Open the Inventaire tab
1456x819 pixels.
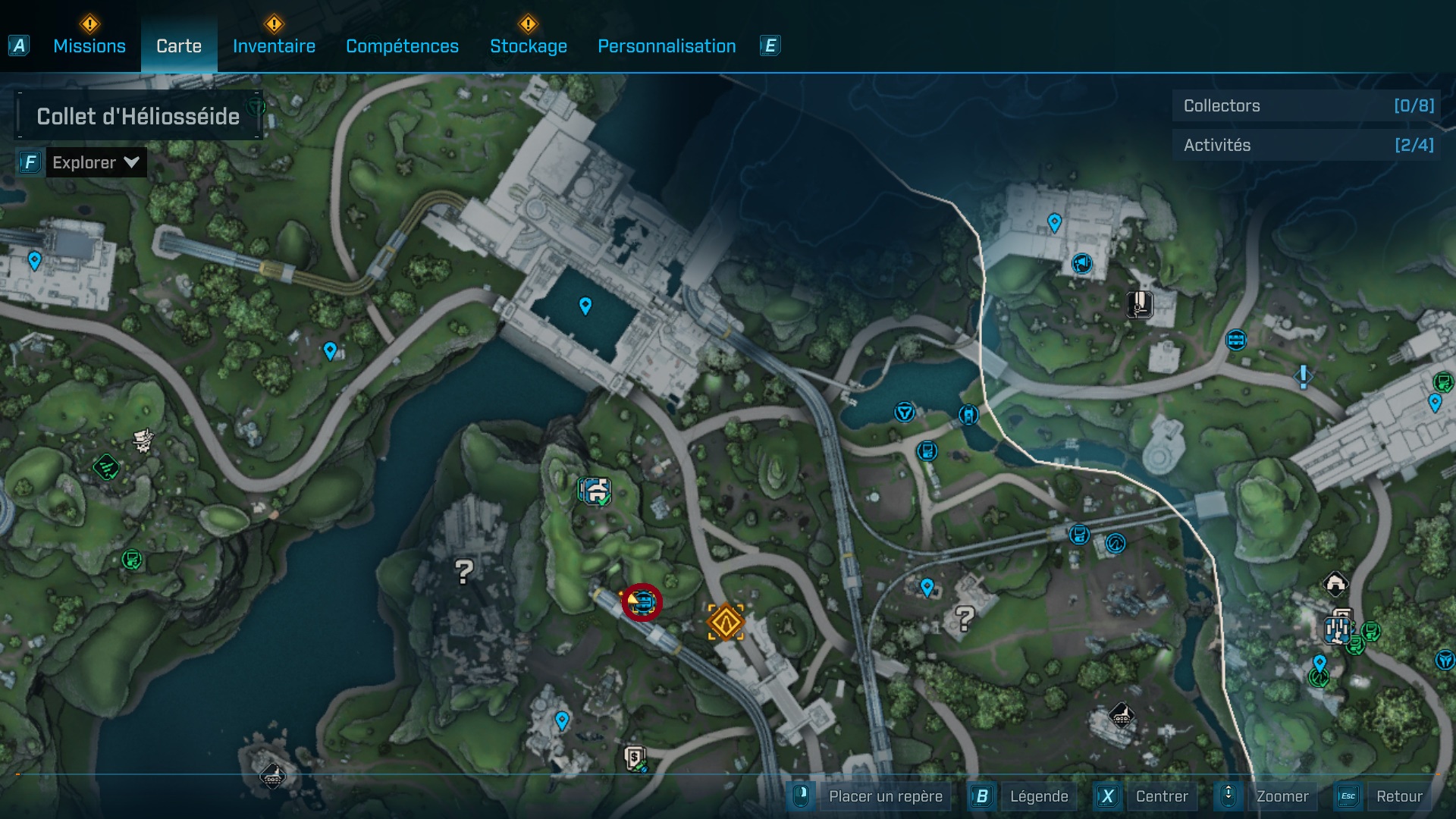tap(274, 46)
